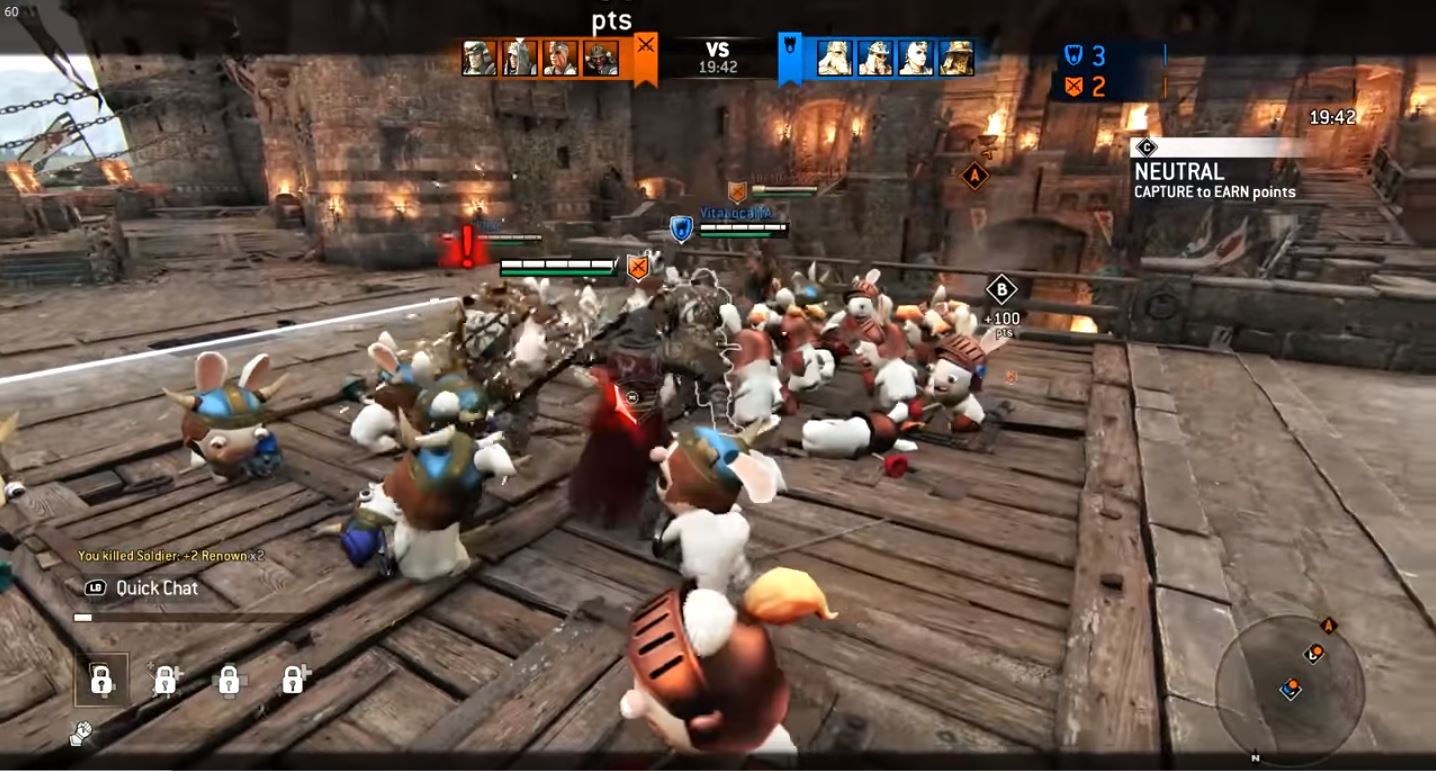The height and width of the screenshot is (771, 1436).
Task: Open the Quick Chat label
Action: click(156, 588)
